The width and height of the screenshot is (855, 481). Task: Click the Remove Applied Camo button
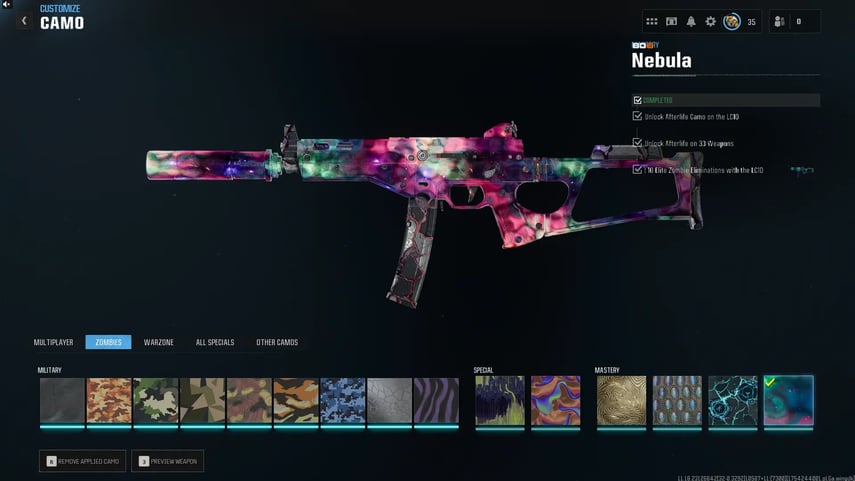[82, 461]
